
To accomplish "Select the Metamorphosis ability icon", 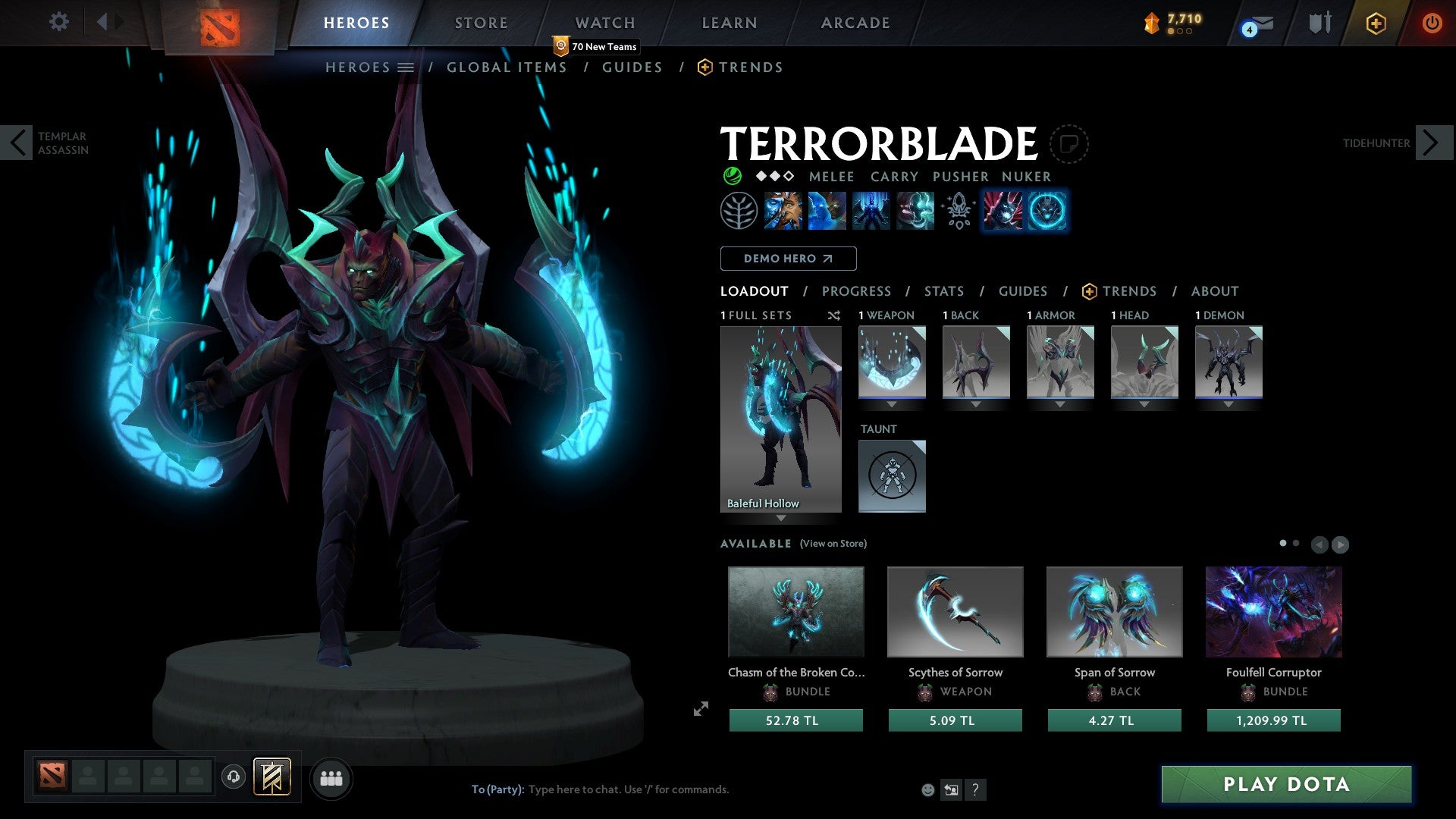I will click(872, 211).
